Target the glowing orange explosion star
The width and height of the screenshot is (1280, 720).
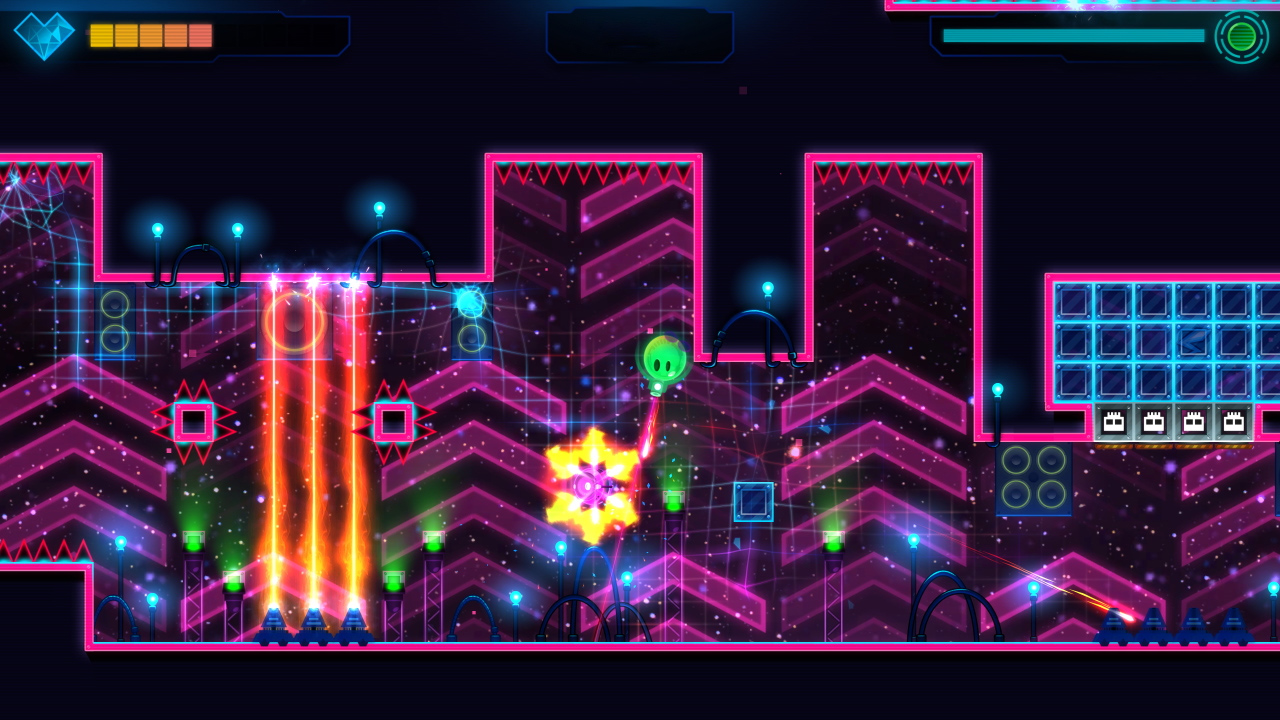[x=592, y=487]
